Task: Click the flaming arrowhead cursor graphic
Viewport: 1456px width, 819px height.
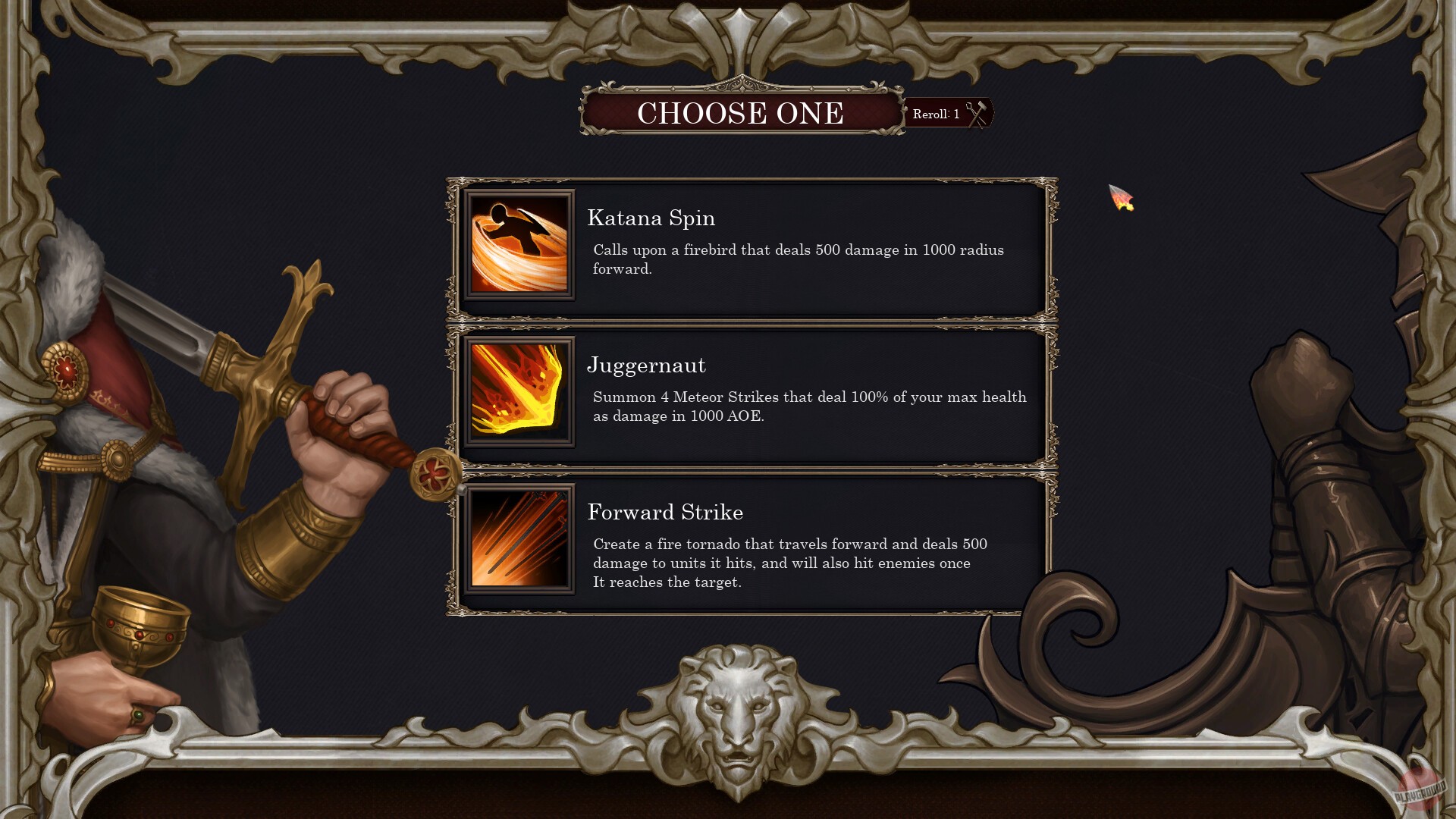Action: point(1121,196)
